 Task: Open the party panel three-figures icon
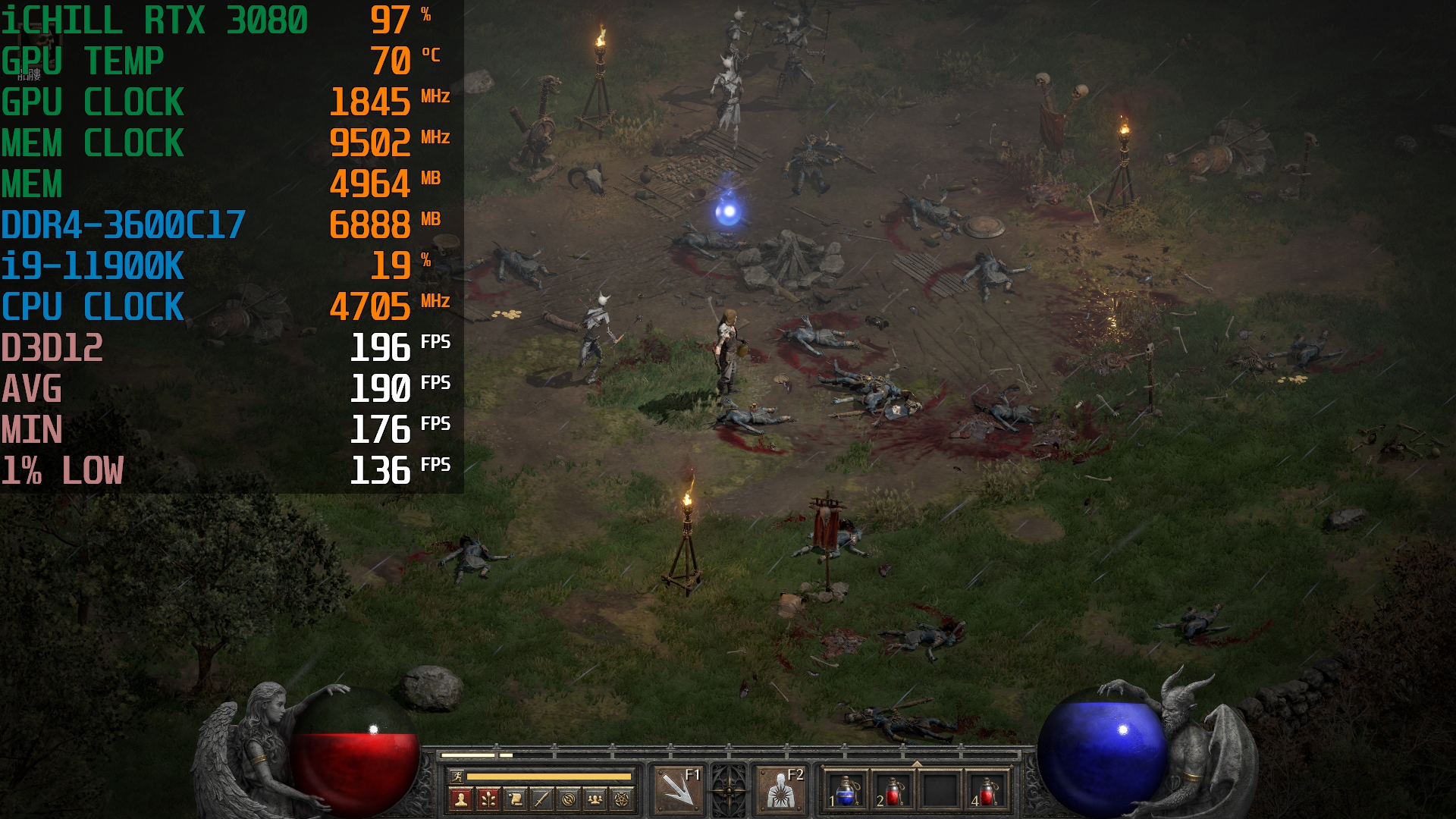pos(595,799)
